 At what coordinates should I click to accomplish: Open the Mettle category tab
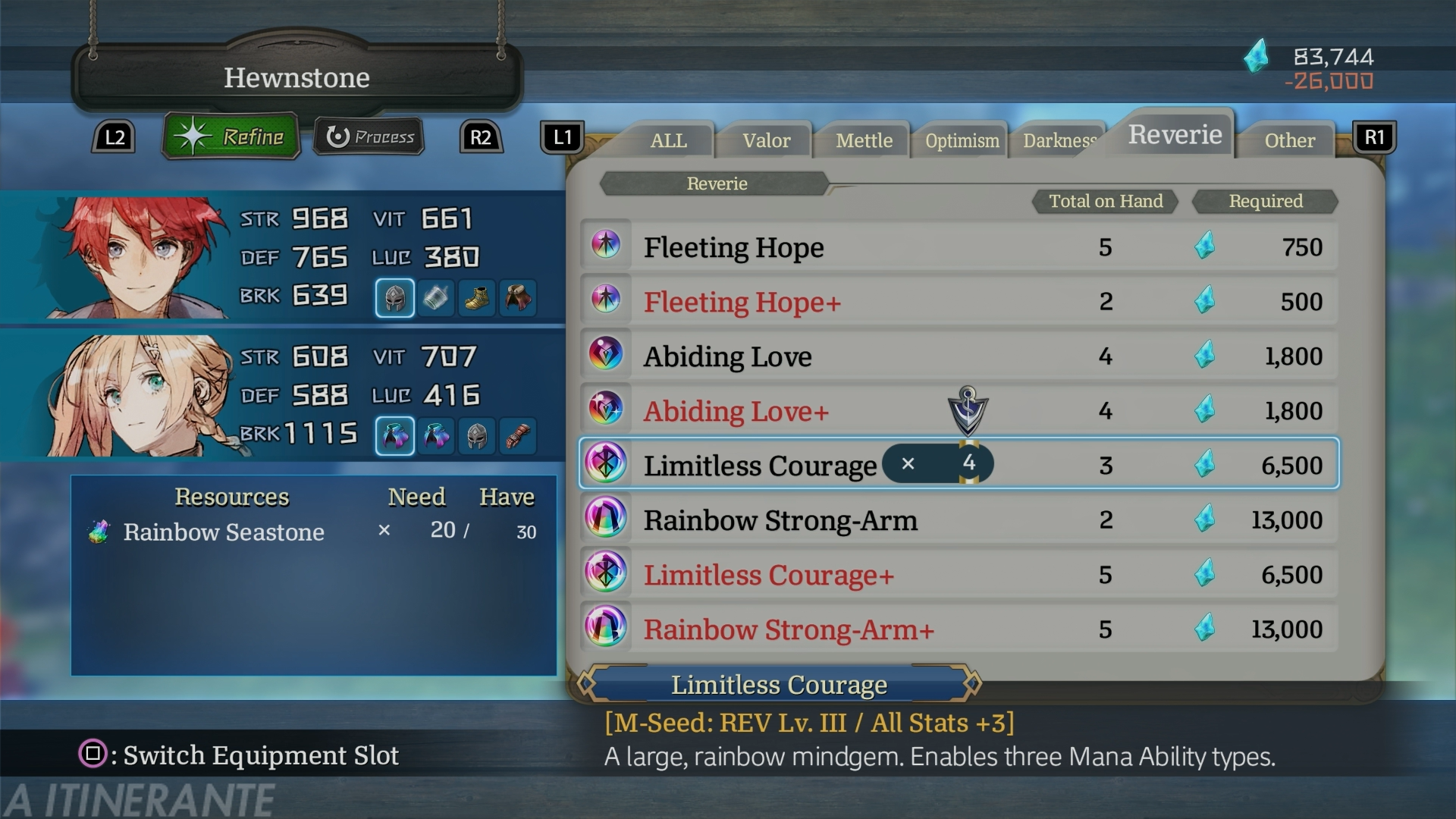[x=864, y=140]
